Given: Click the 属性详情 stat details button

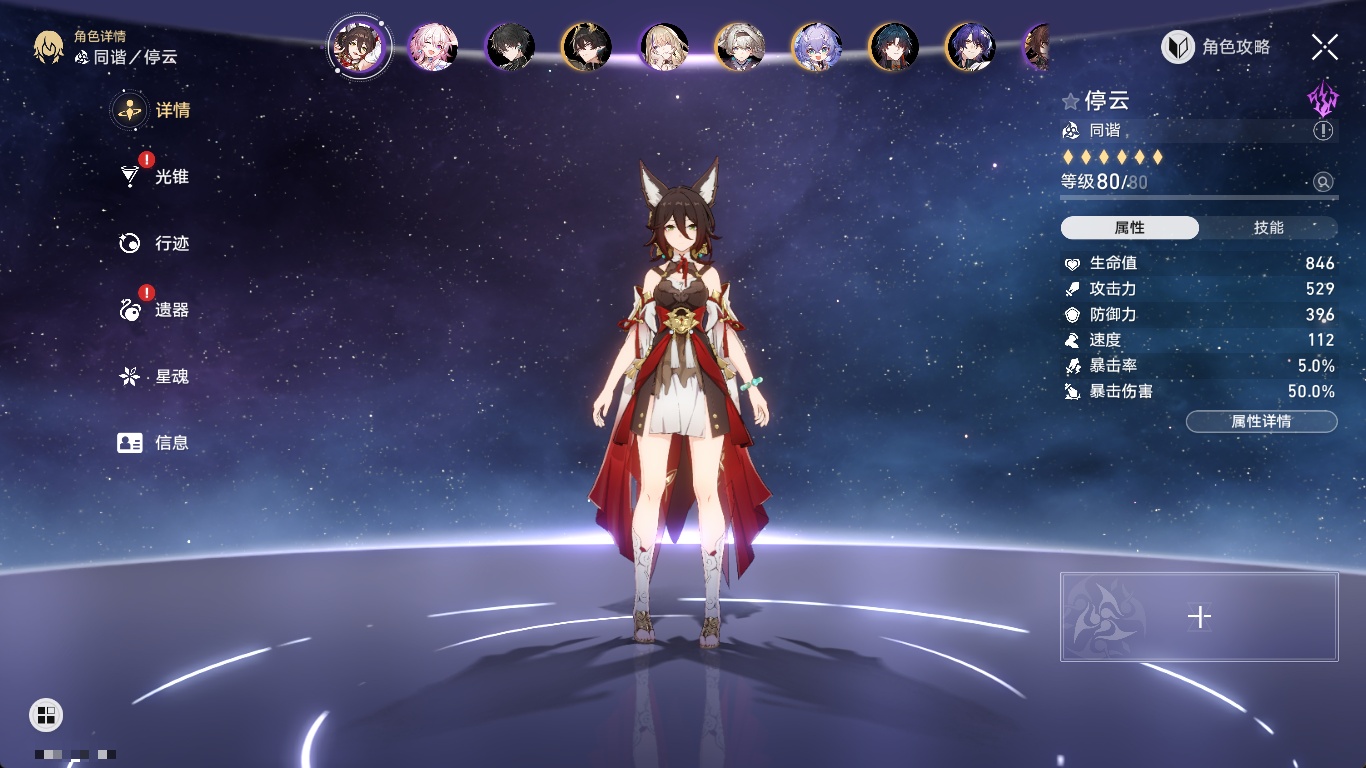Looking at the screenshot, I should pyautogui.click(x=1261, y=422).
